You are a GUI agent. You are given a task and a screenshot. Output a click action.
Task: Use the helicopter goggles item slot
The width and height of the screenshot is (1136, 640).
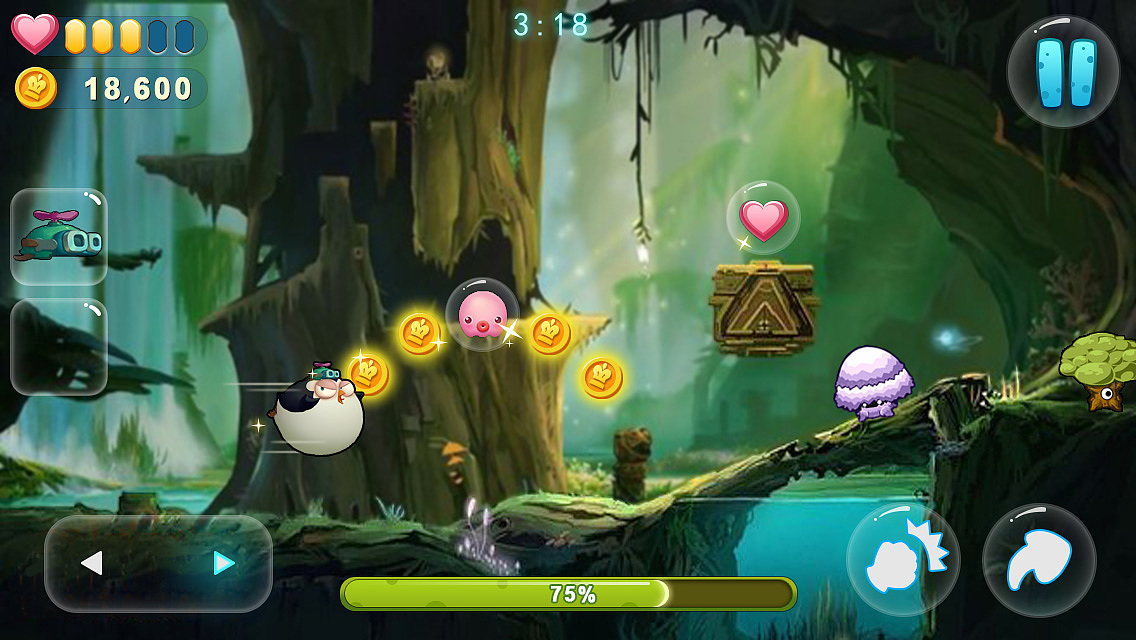(59, 238)
